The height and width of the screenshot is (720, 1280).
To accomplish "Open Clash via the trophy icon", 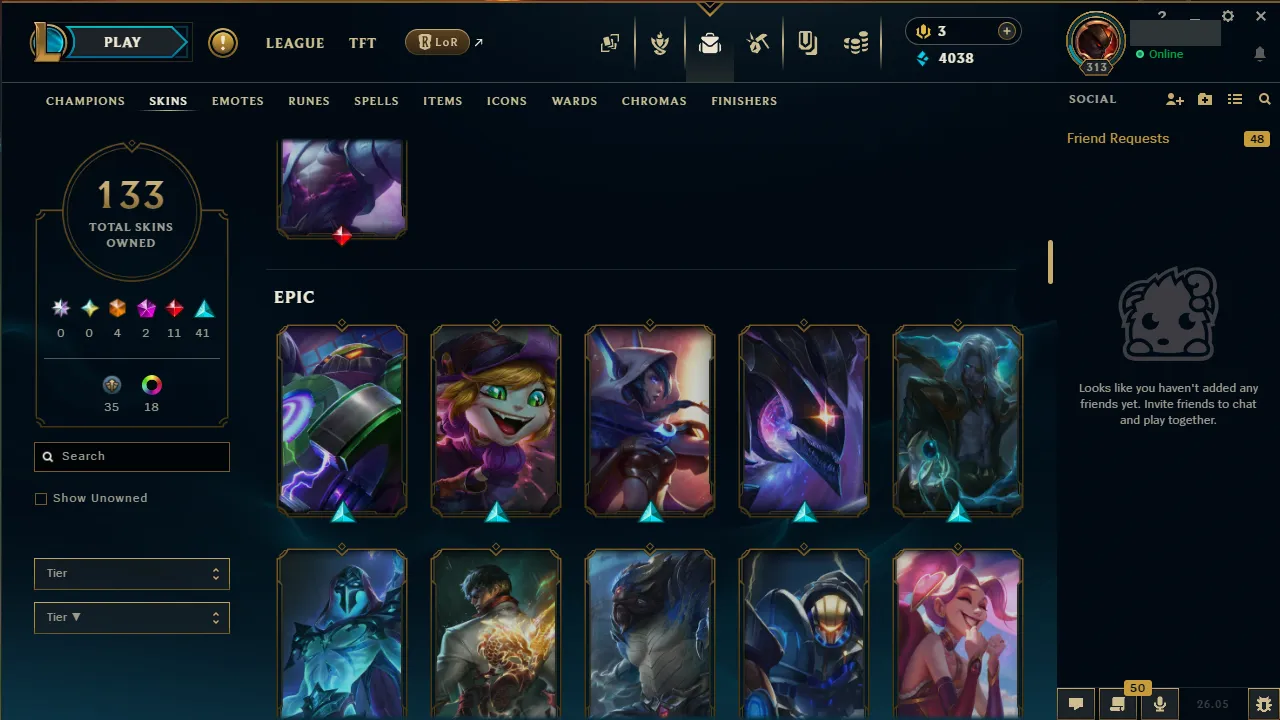I will (x=660, y=43).
